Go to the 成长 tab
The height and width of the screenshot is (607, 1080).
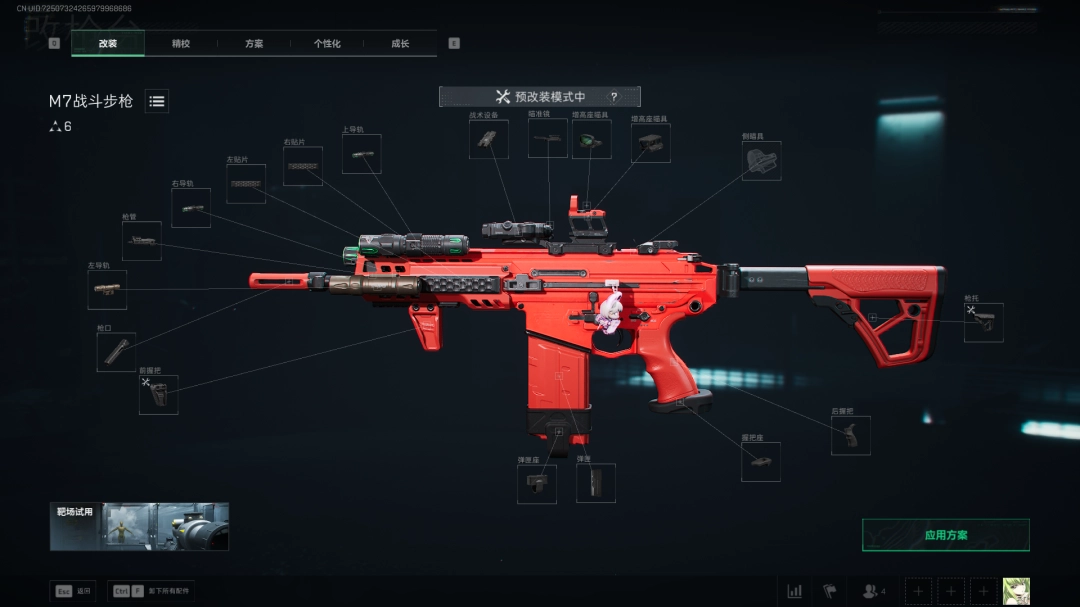(x=400, y=44)
